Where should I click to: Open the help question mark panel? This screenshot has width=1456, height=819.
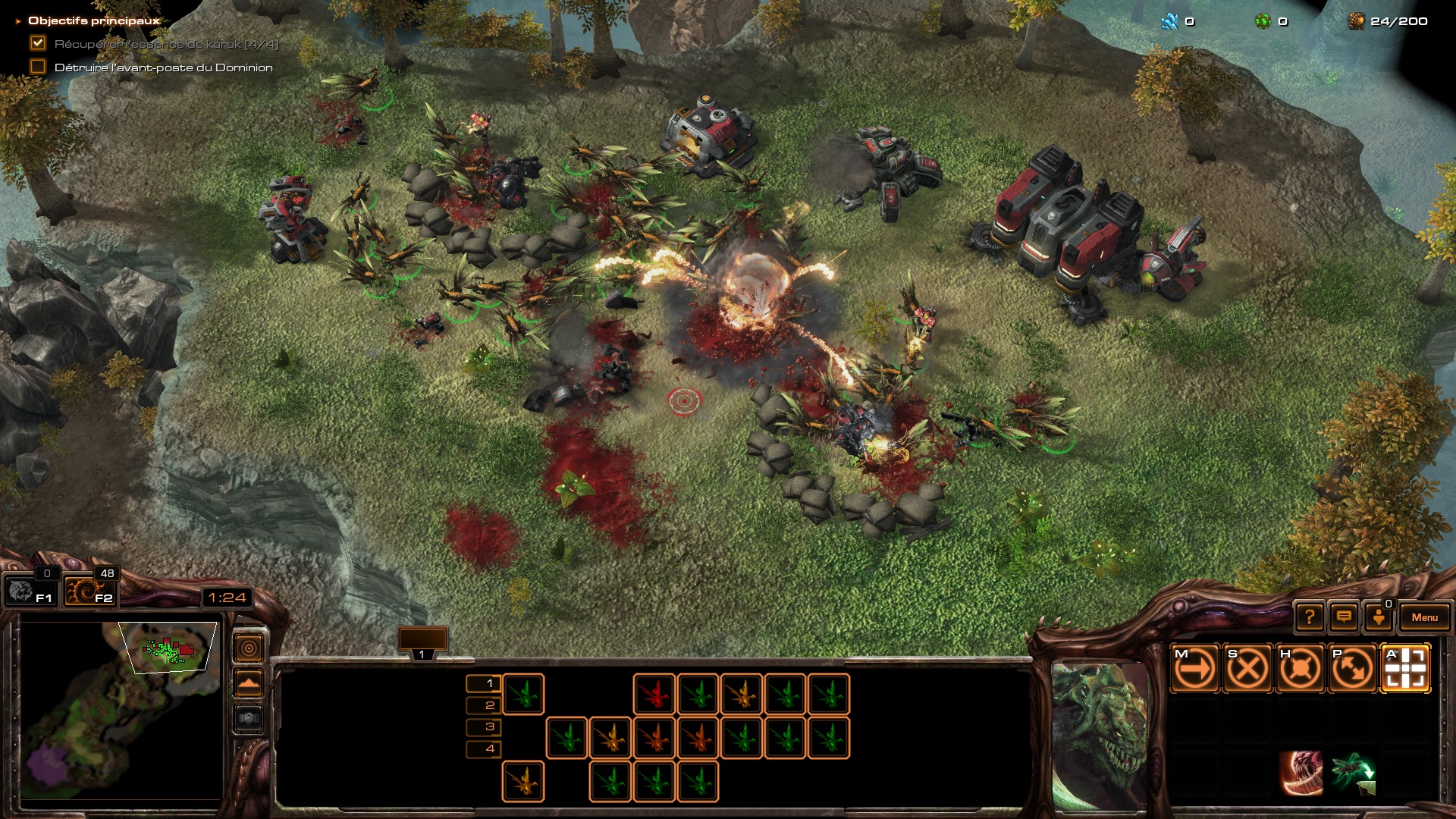coord(1309,617)
